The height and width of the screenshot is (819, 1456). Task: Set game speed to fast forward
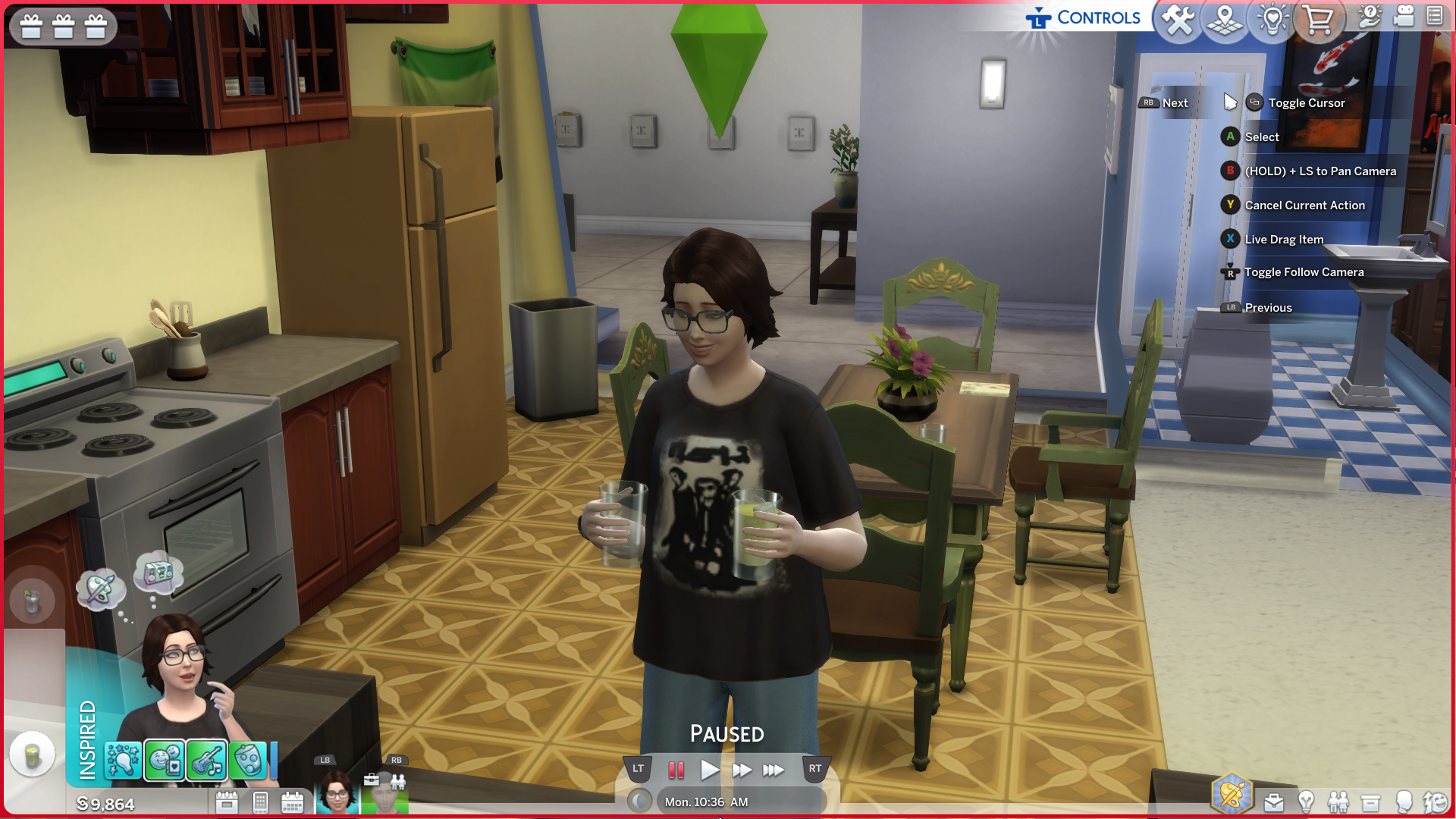[742, 770]
